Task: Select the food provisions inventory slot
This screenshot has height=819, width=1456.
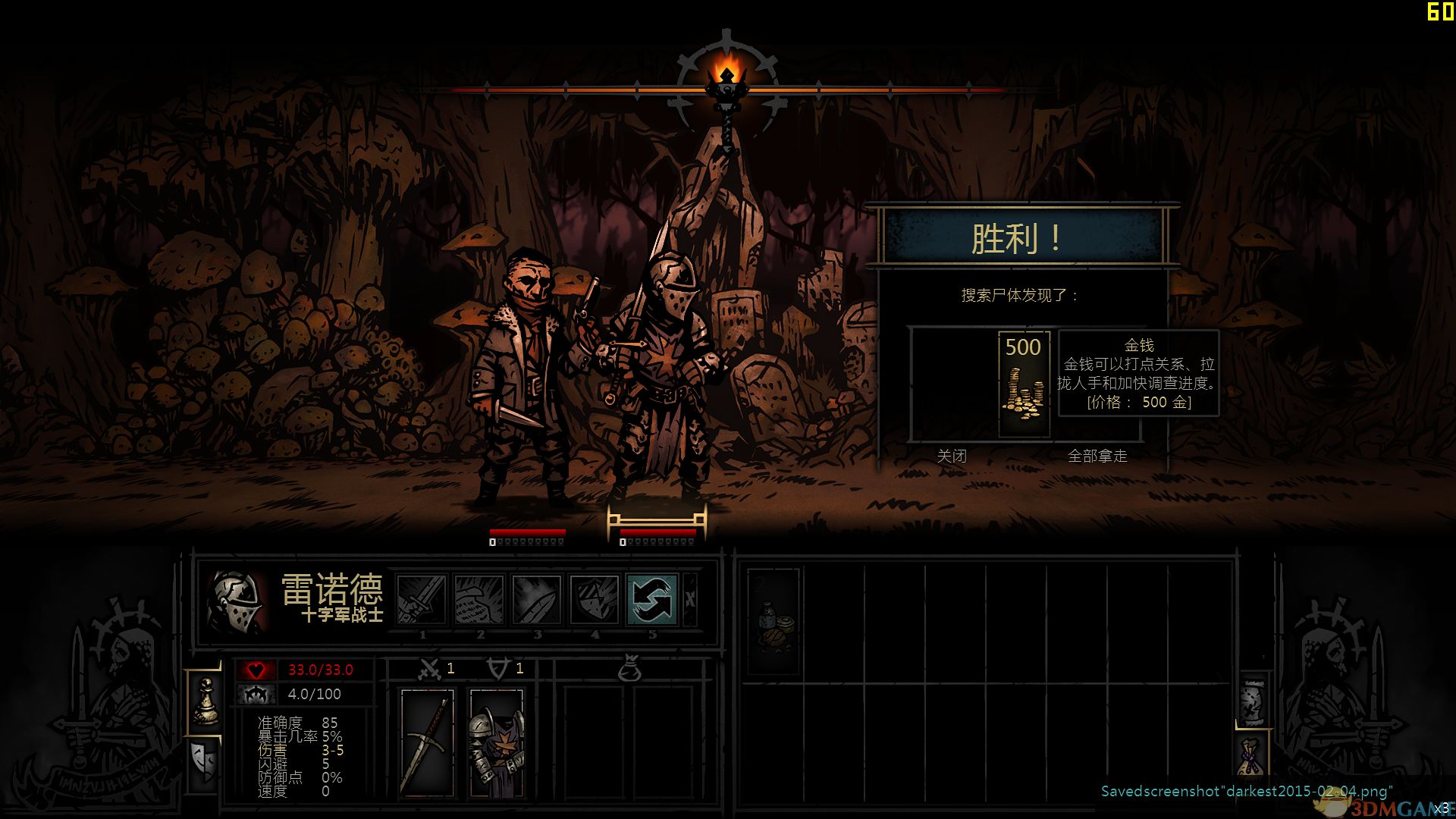Action: (773, 622)
